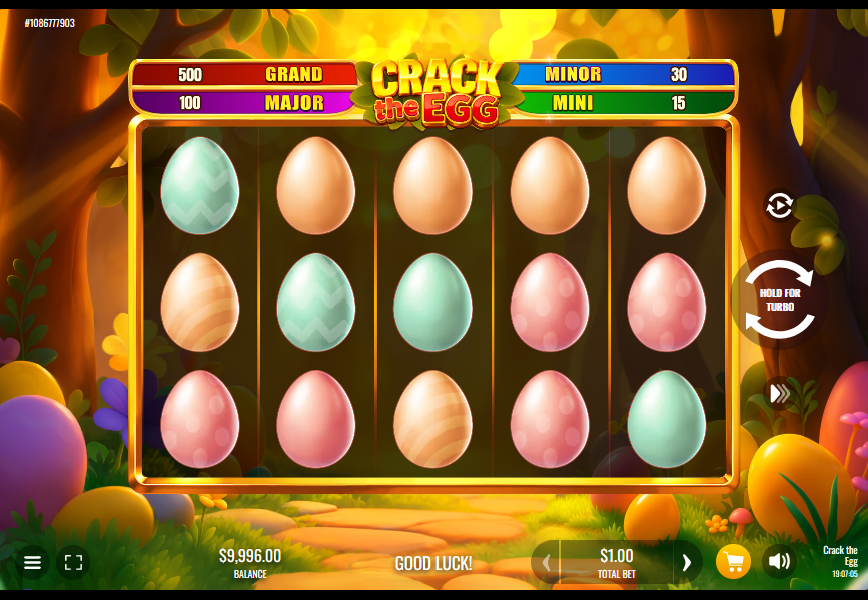The width and height of the screenshot is (868, 600).
Task: Toggle fullscreen mode
Action: click(x=73, y=562)
